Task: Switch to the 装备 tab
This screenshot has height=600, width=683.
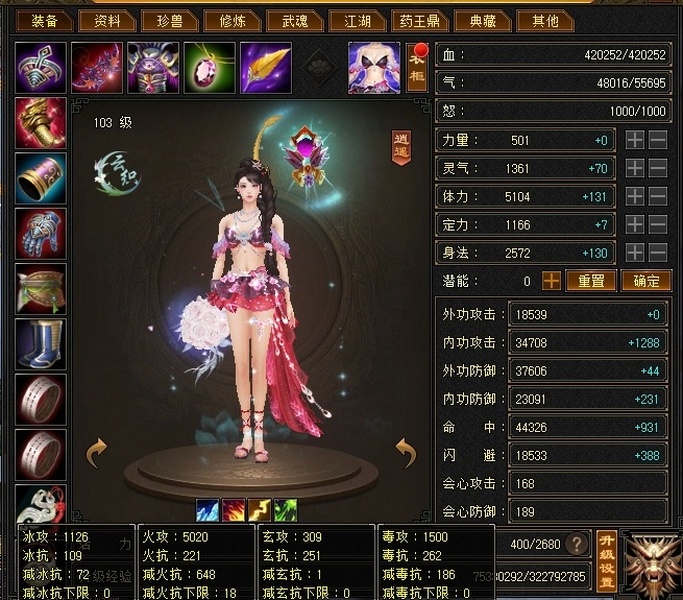Action: (x=44, y=20)
